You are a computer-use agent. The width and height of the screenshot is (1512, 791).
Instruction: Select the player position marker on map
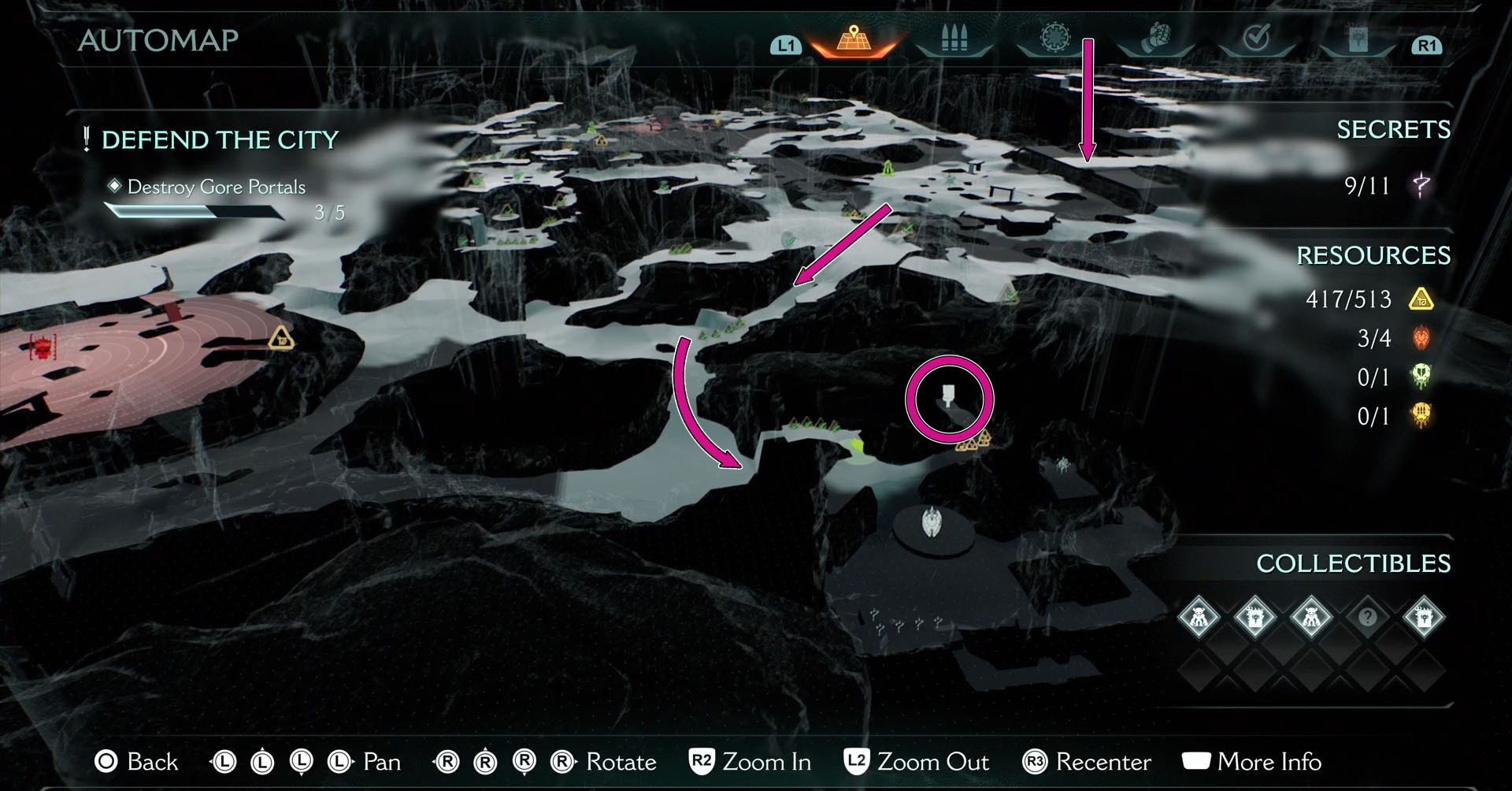point(932,522)
